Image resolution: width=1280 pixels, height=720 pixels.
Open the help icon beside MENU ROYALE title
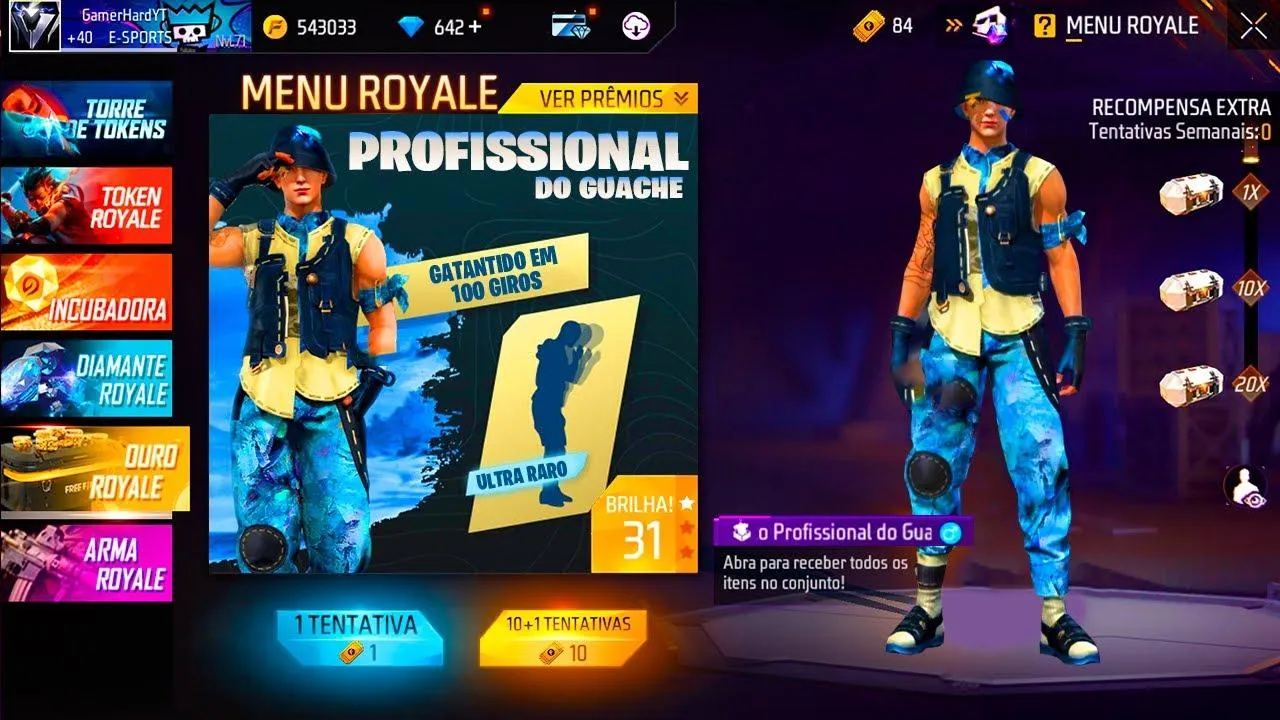point(1043,26)
